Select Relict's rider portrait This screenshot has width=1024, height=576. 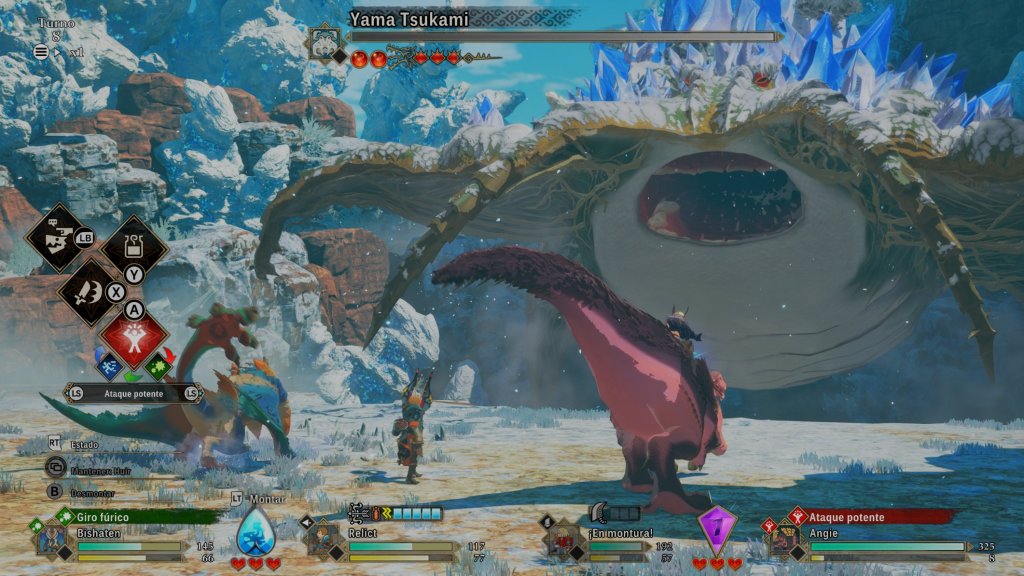322,538
